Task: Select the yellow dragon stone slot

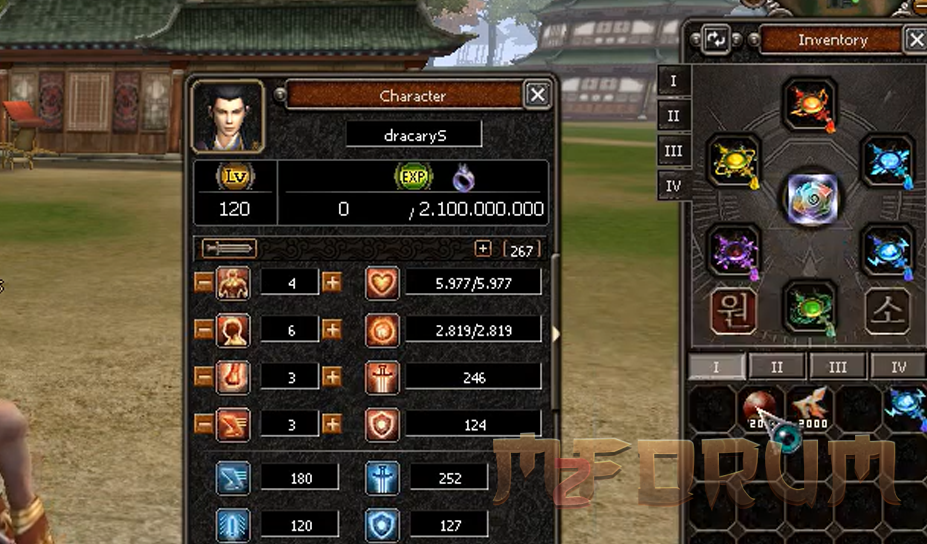Action: [x=734, y=161]
